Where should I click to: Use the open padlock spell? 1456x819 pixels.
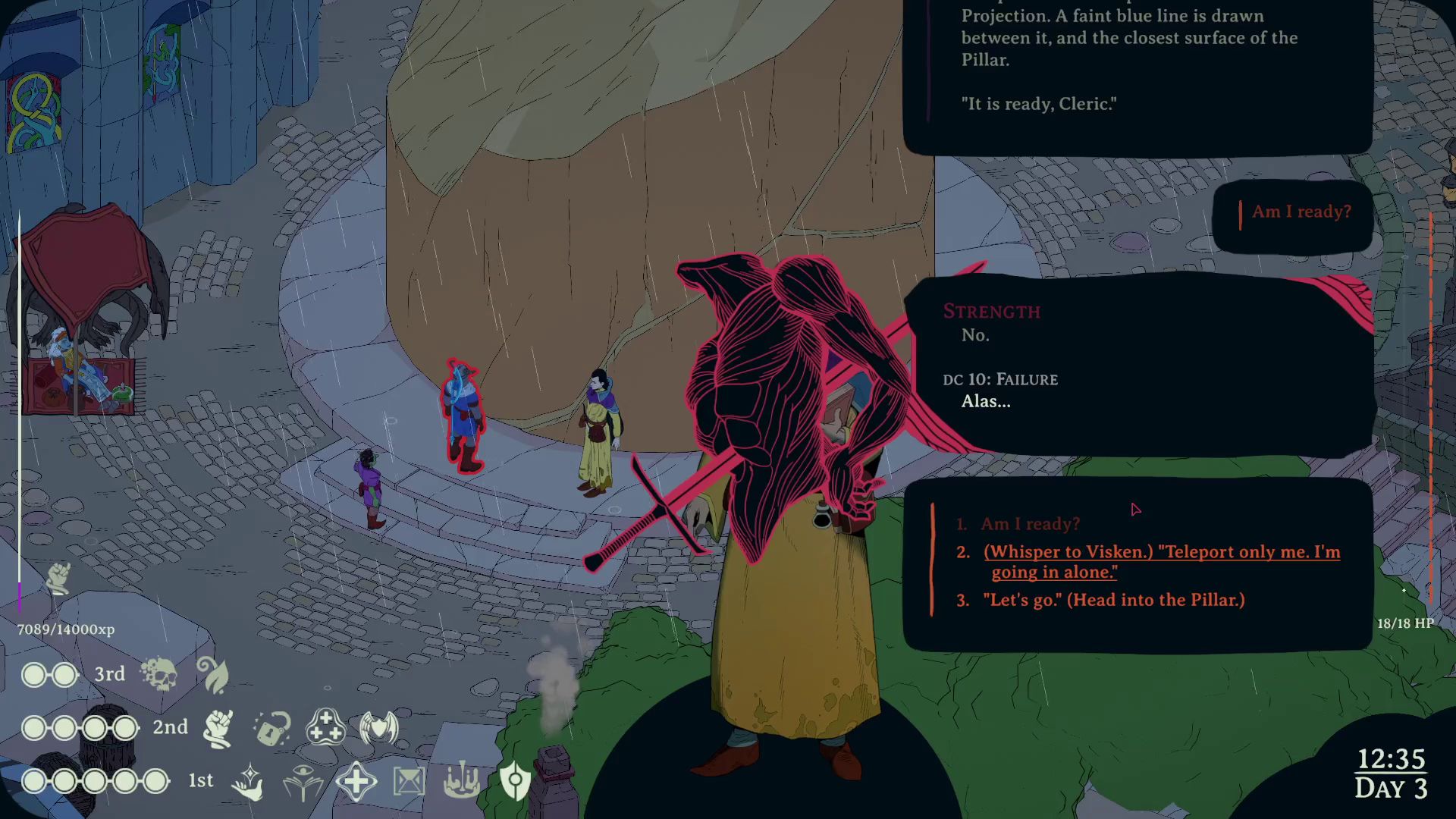[x=271, y=728]
